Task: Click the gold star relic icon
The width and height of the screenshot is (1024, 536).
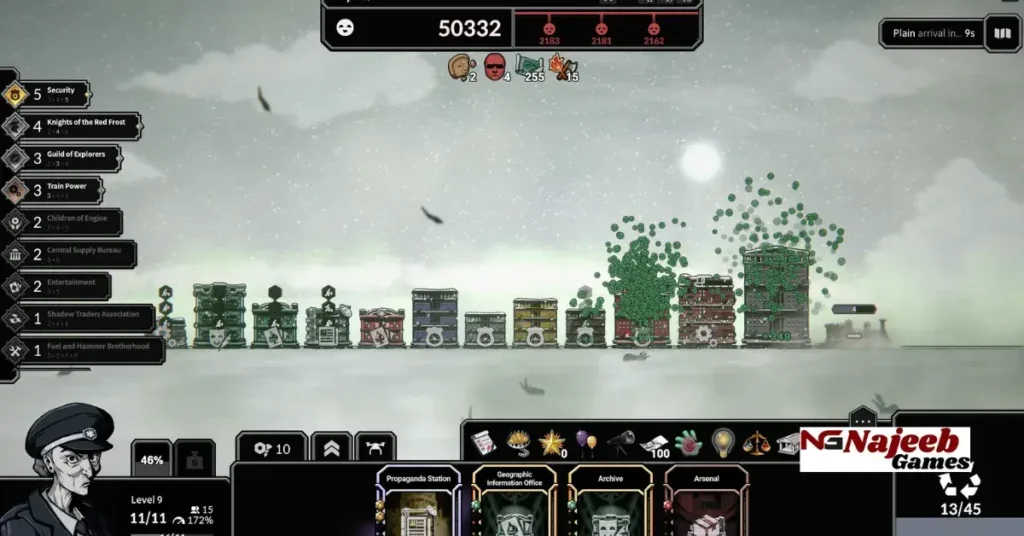Action: tap(551, 442)
